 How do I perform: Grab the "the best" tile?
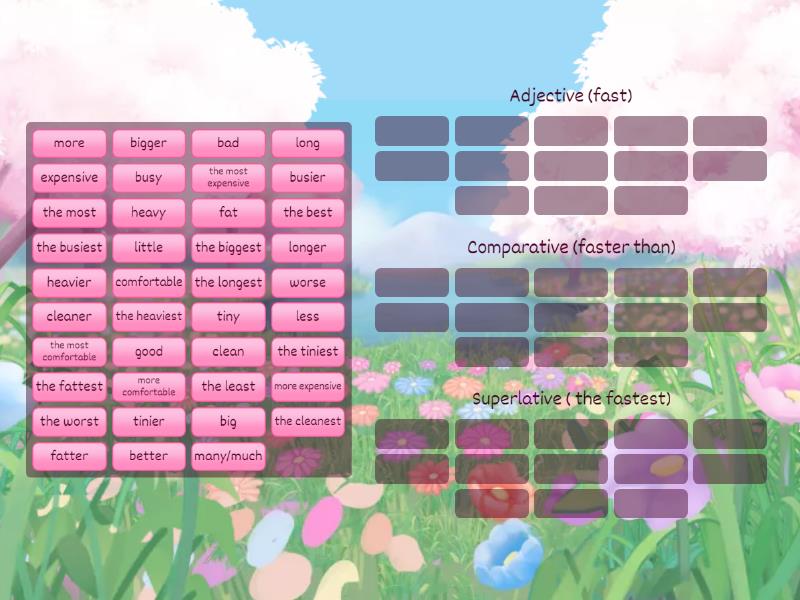pyautogui.click(x=308, y=212)
